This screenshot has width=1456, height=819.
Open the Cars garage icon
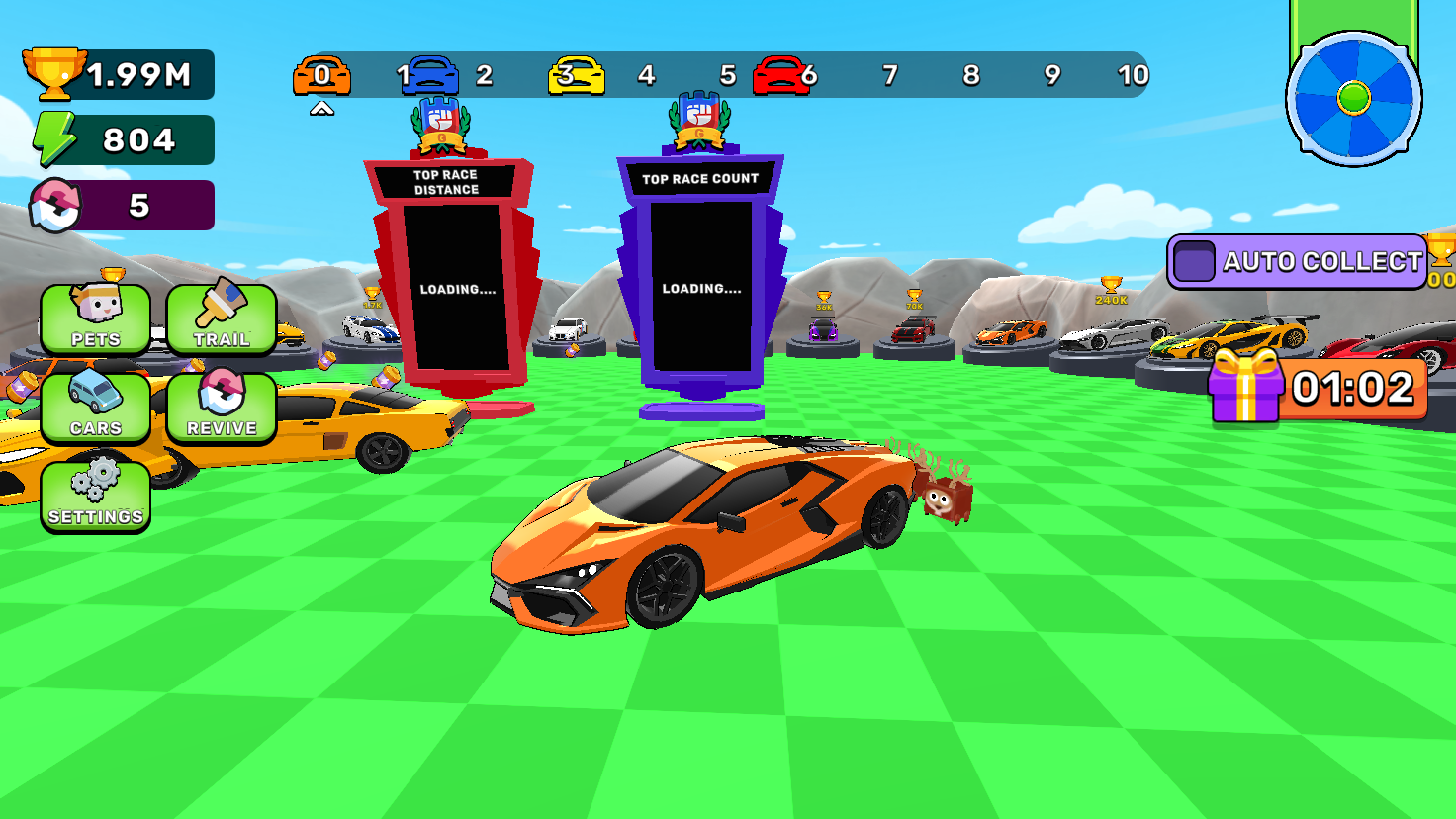click(x=95, y=408)
